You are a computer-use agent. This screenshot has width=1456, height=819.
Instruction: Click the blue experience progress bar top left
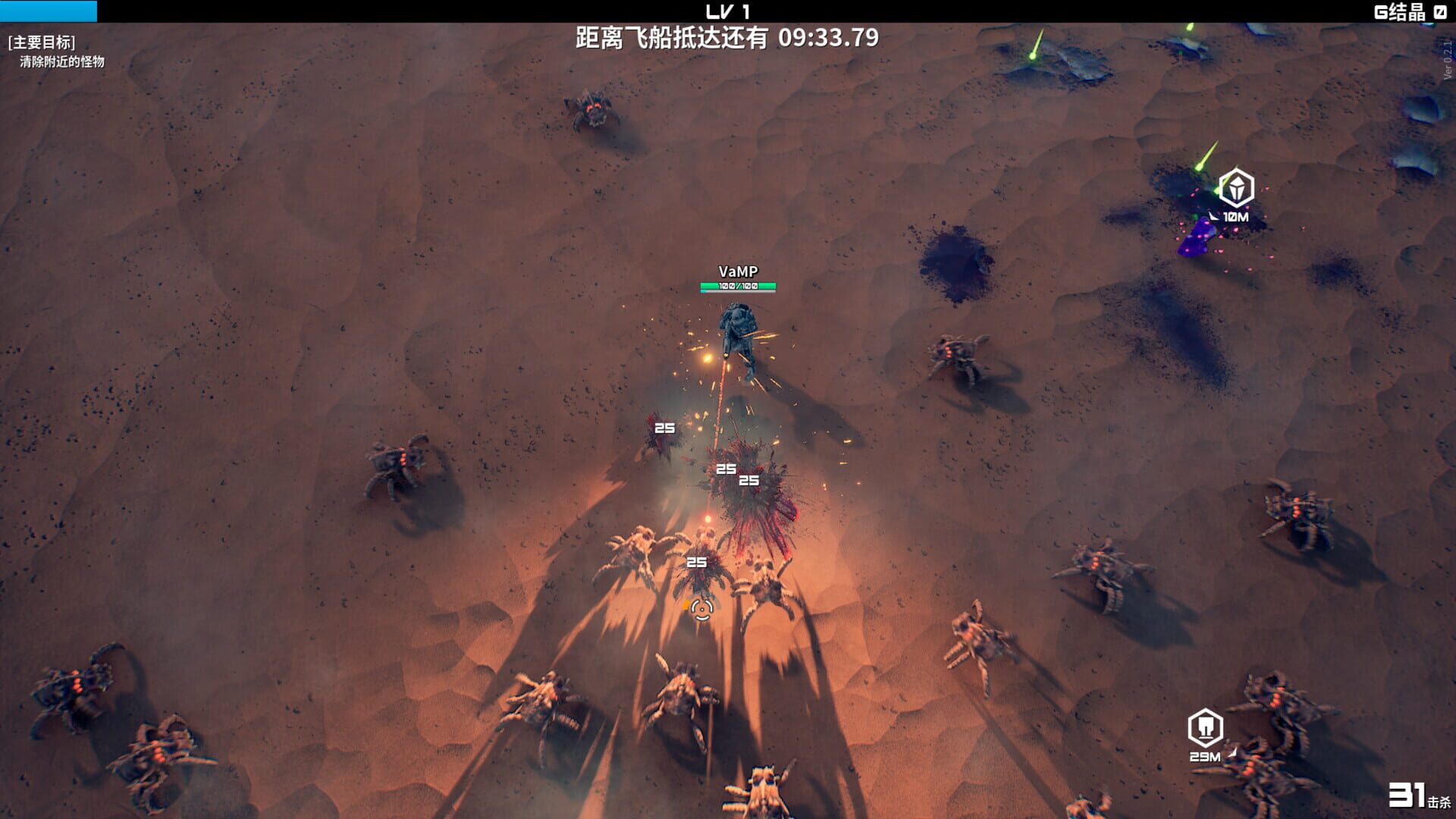click(x=49, y=11)
